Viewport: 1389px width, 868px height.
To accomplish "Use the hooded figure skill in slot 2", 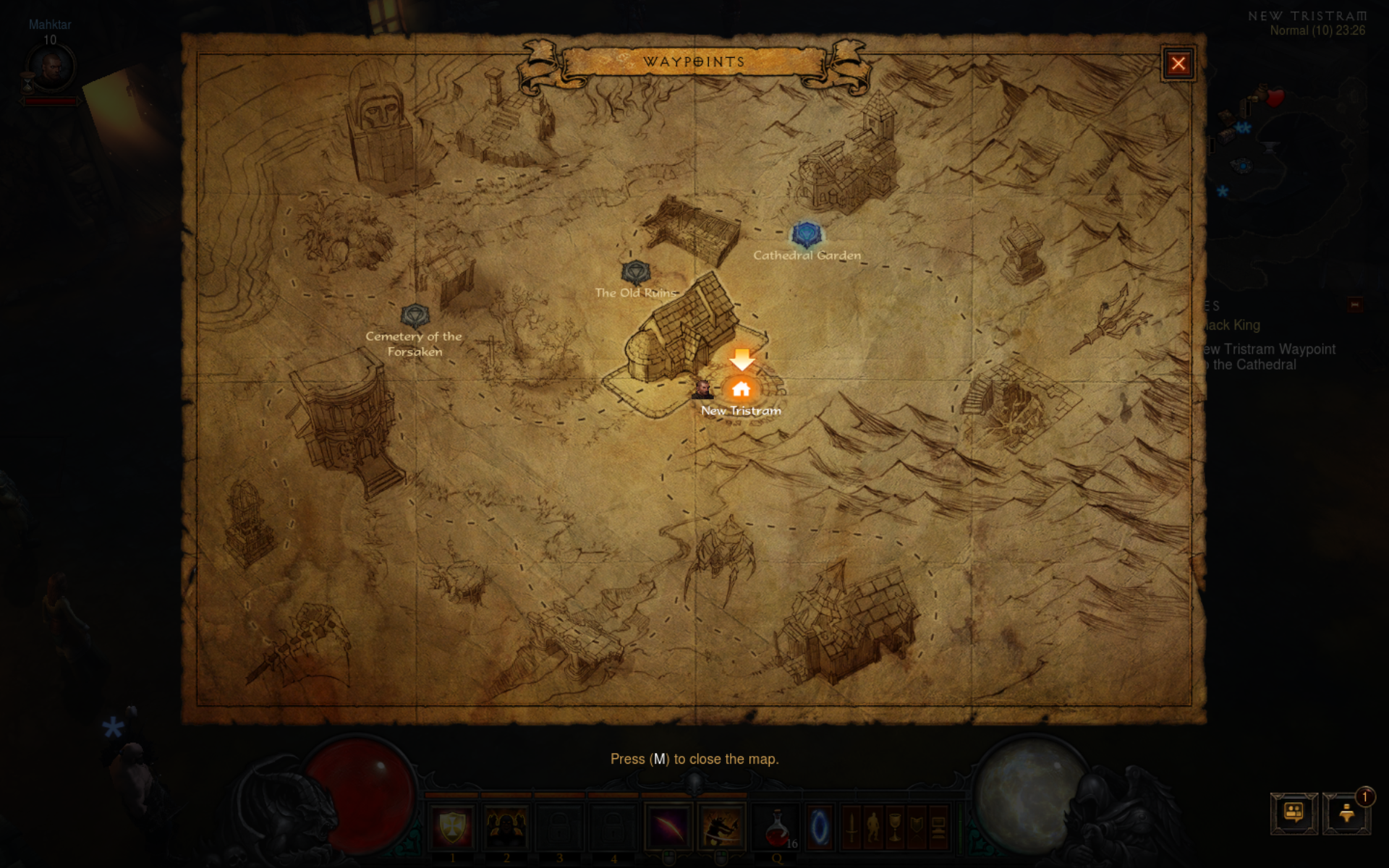I will (506, 827).
